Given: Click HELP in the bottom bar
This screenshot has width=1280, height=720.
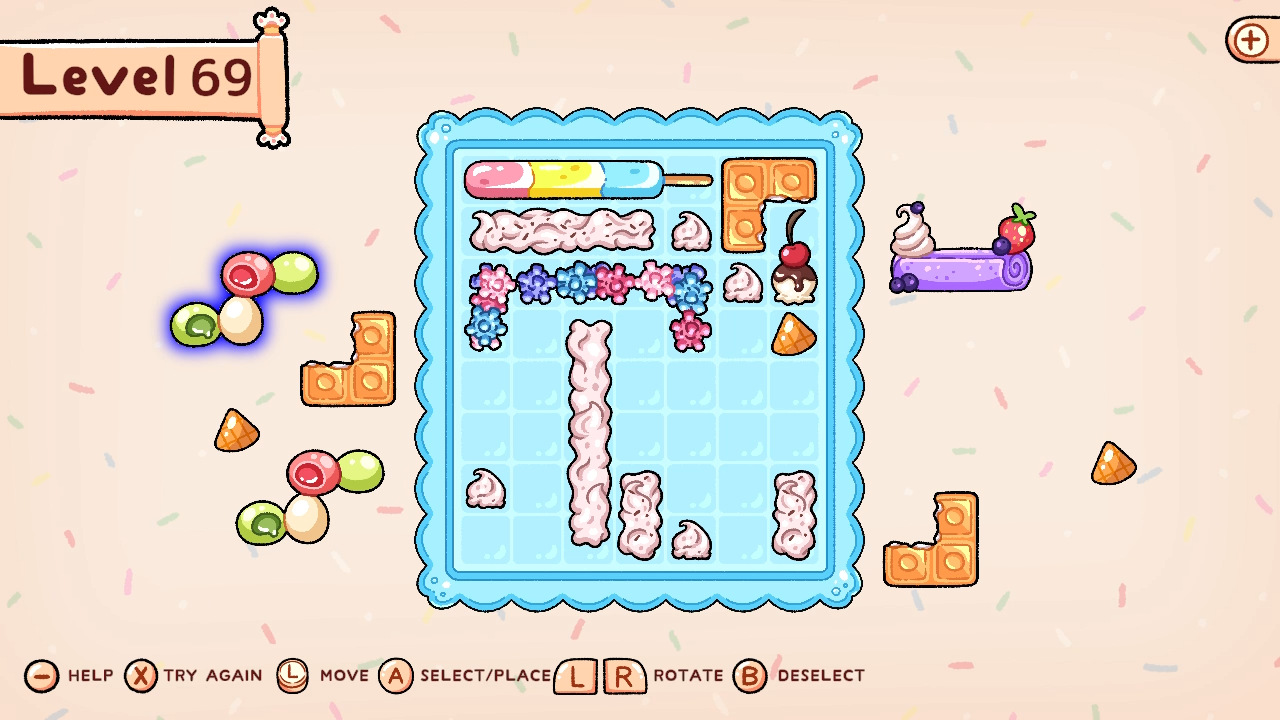Looking at the screenshot, I should point(88,676).
